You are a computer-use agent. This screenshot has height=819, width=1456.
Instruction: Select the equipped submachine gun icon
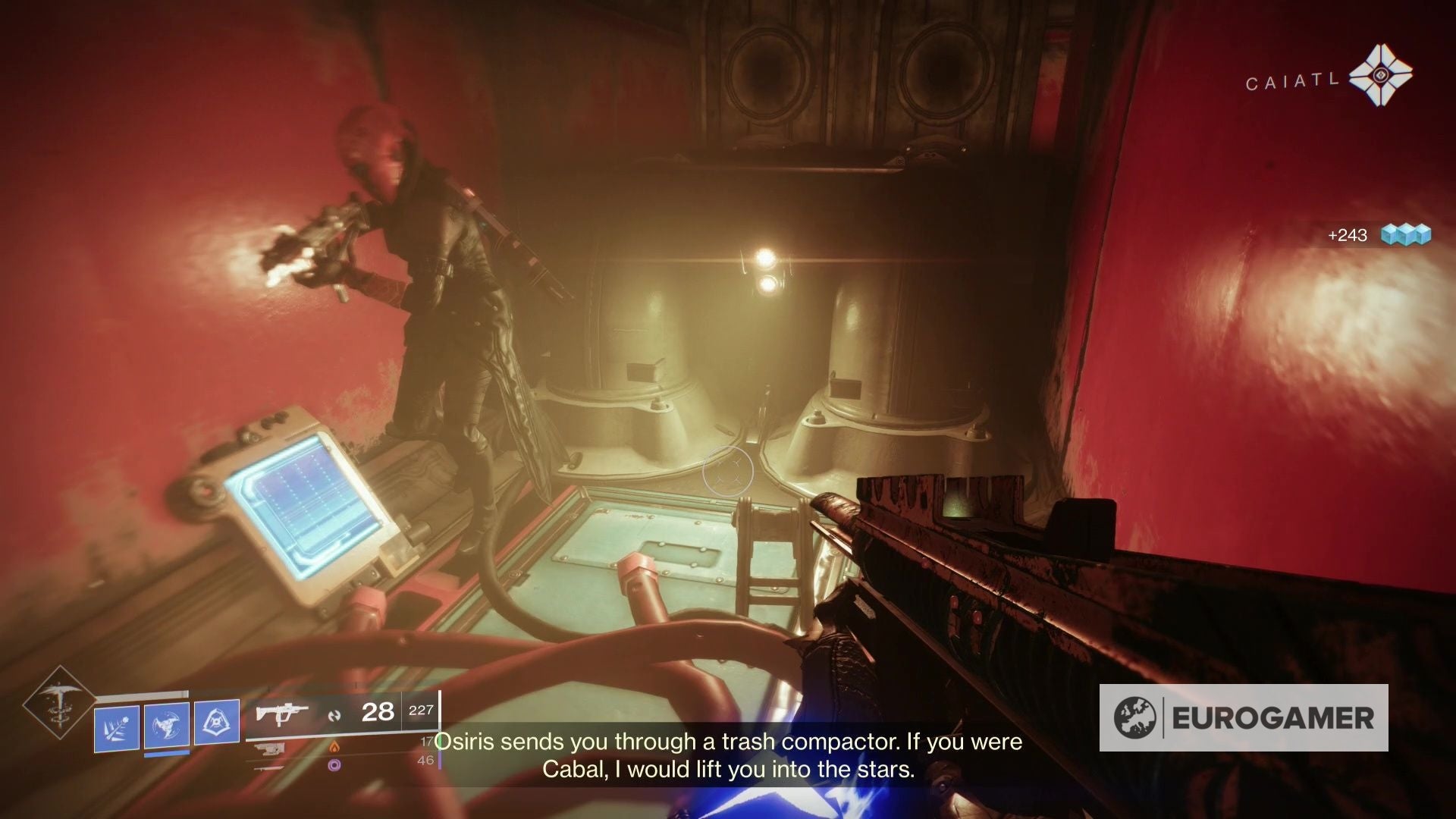[x=281, y=714]
